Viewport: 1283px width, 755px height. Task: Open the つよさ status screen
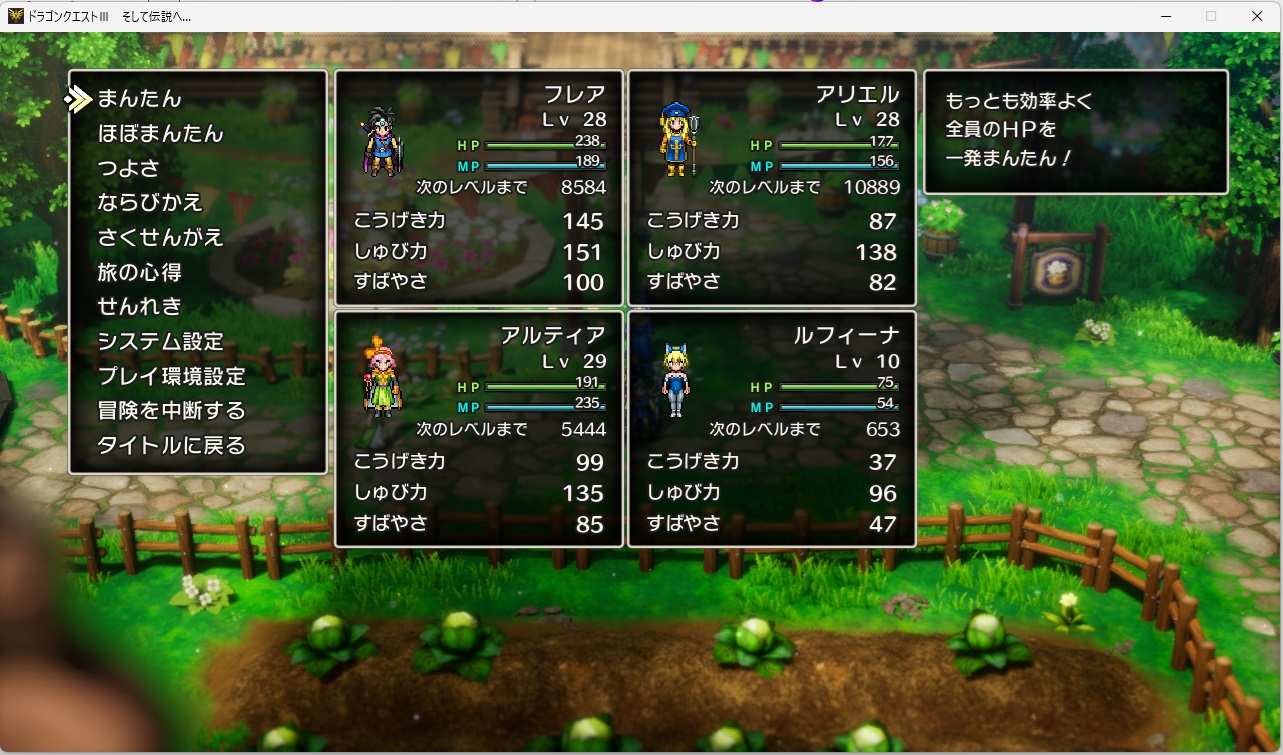coord(128,168)
